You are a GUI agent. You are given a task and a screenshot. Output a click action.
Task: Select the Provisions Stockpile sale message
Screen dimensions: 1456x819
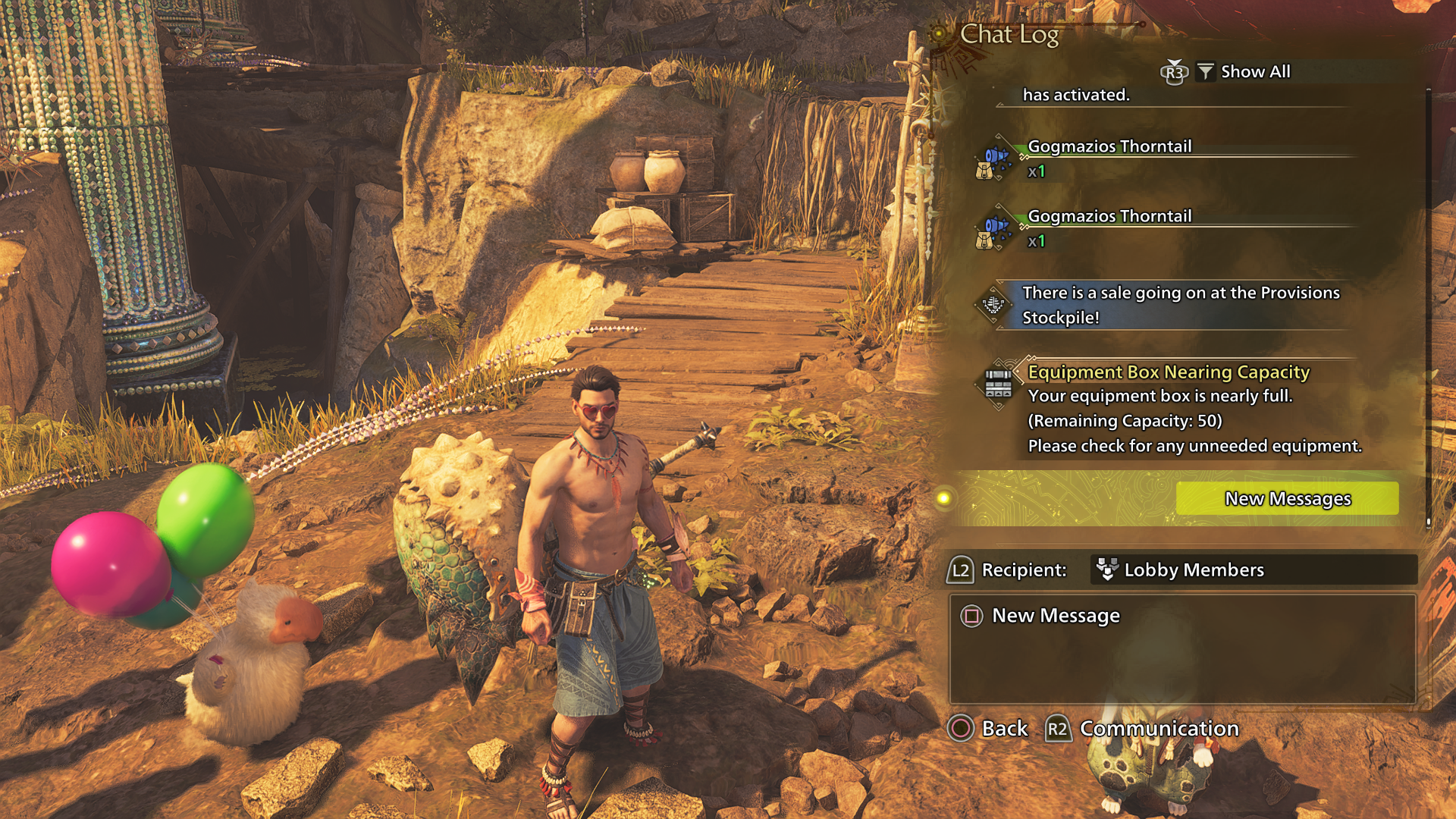pyautogui.click(x=1180, y=305)
